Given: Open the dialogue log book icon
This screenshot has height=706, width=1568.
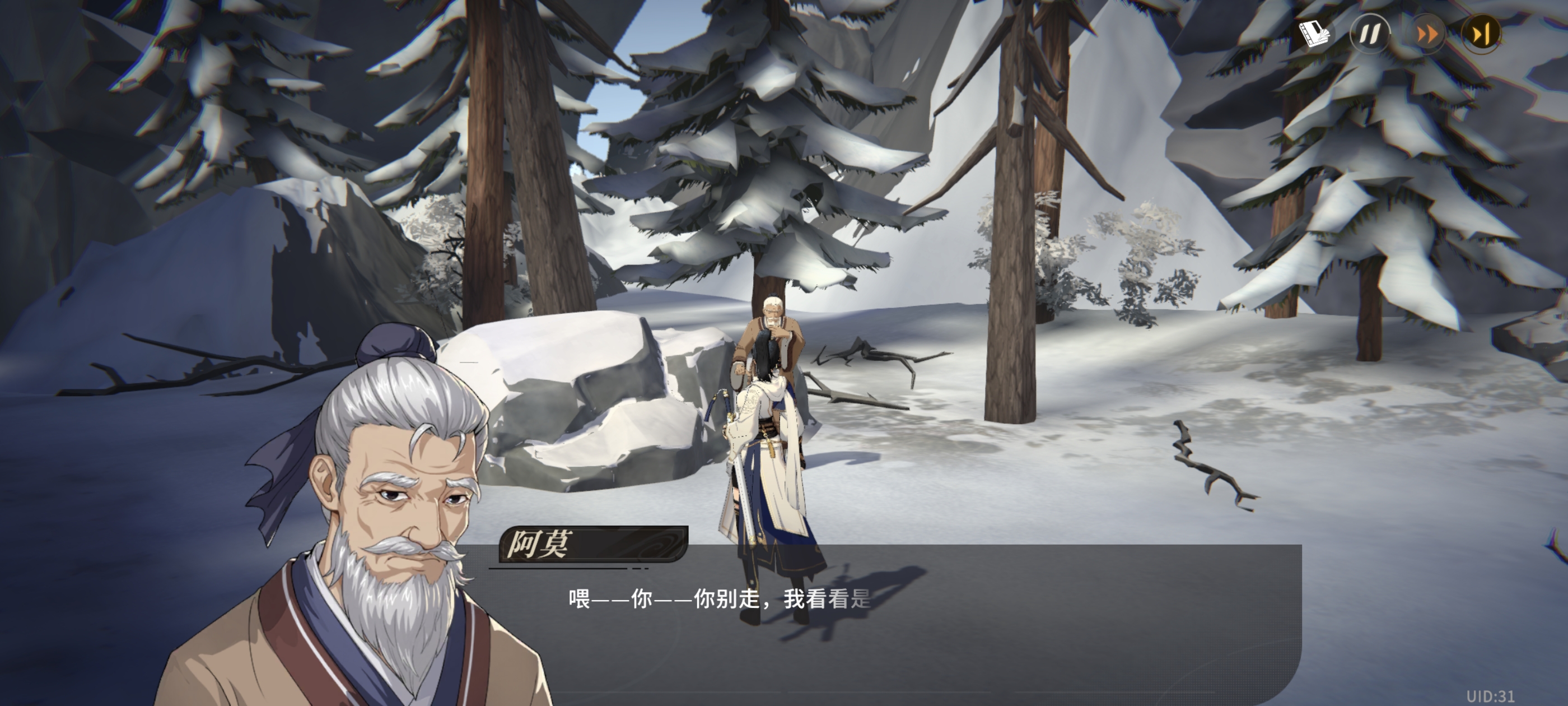Looking at the screenshot, I should [x=1314, y=33].
